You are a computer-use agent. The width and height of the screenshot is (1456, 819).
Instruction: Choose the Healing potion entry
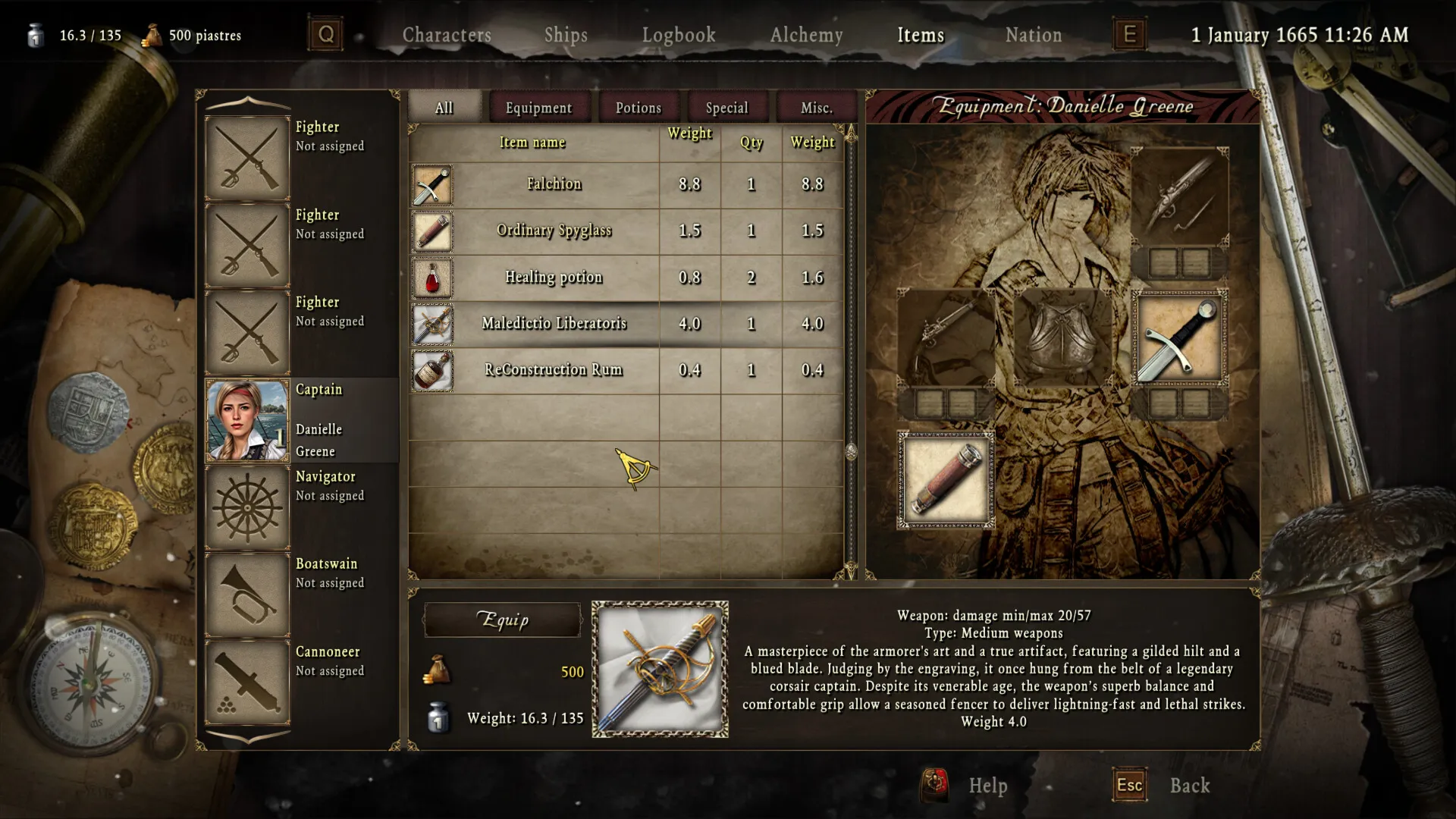click(x=554, y=278)
